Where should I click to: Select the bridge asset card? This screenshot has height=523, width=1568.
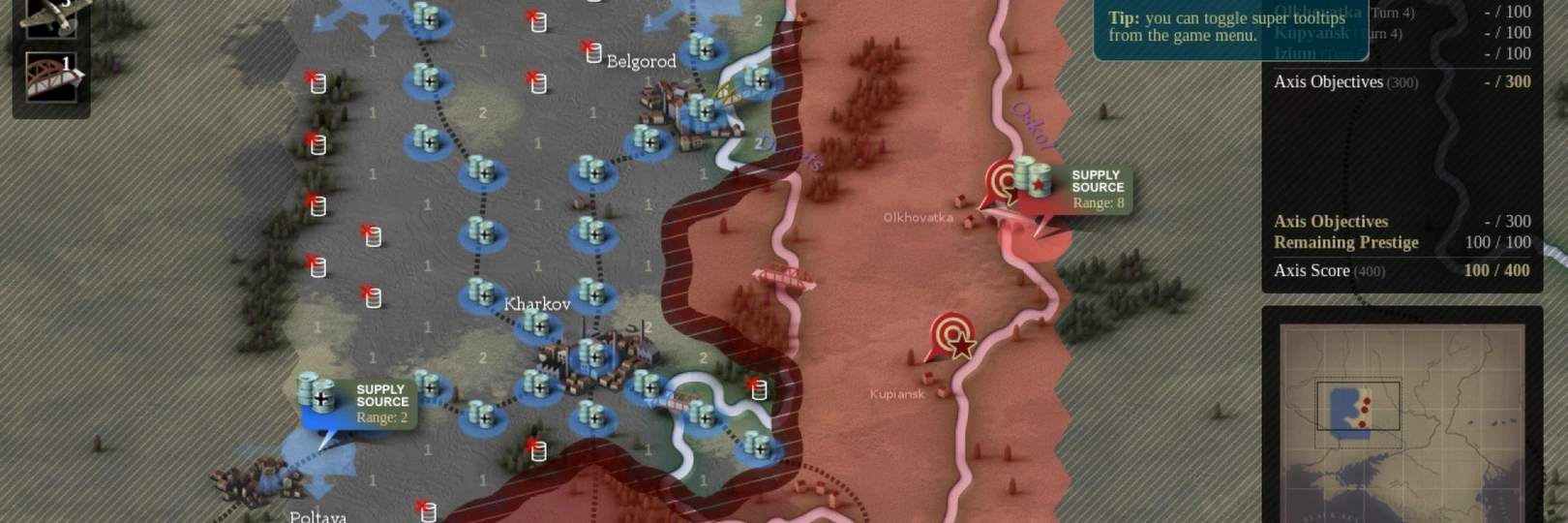pos(51,77)
